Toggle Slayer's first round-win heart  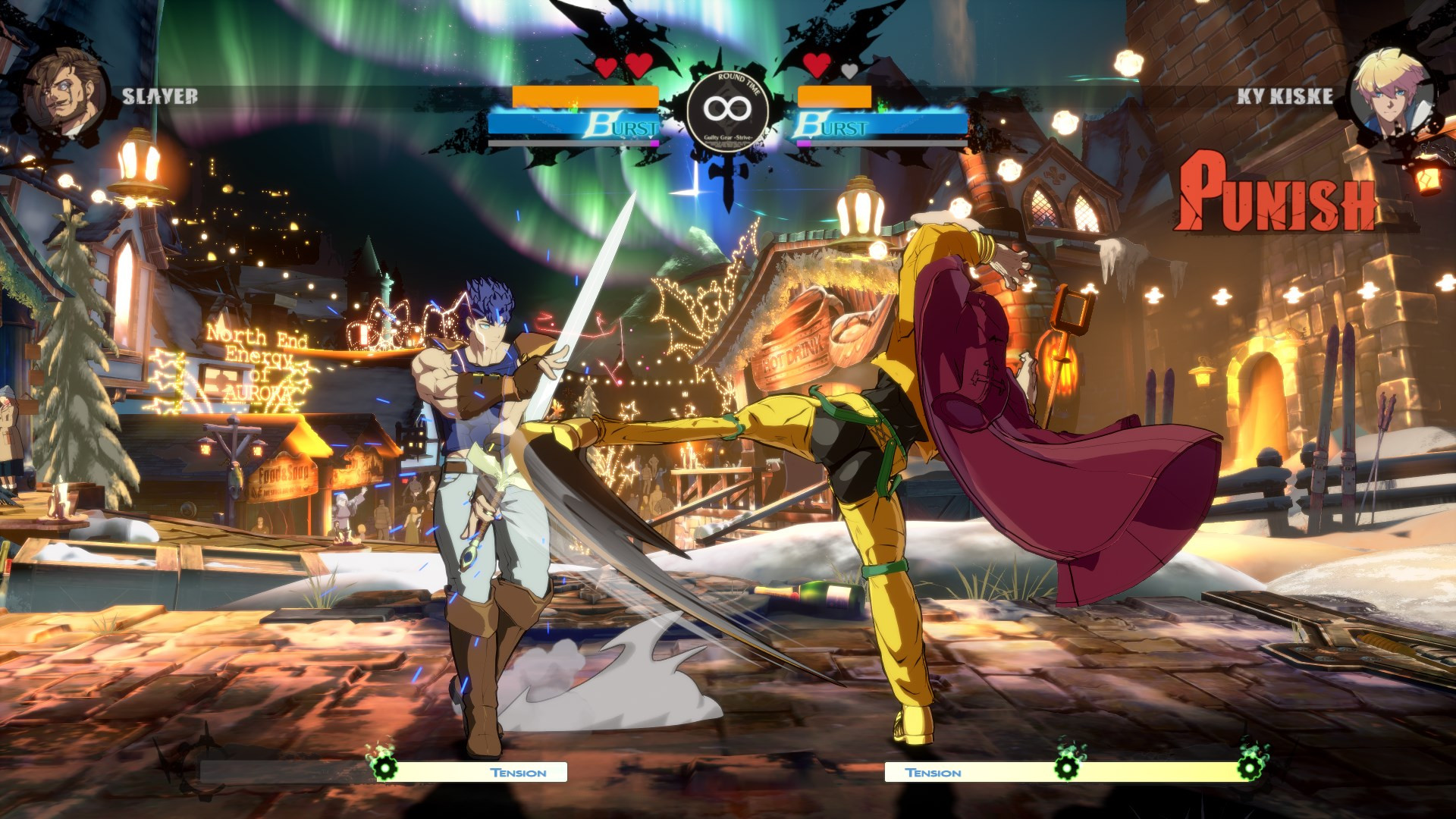[x=604, y=66]
